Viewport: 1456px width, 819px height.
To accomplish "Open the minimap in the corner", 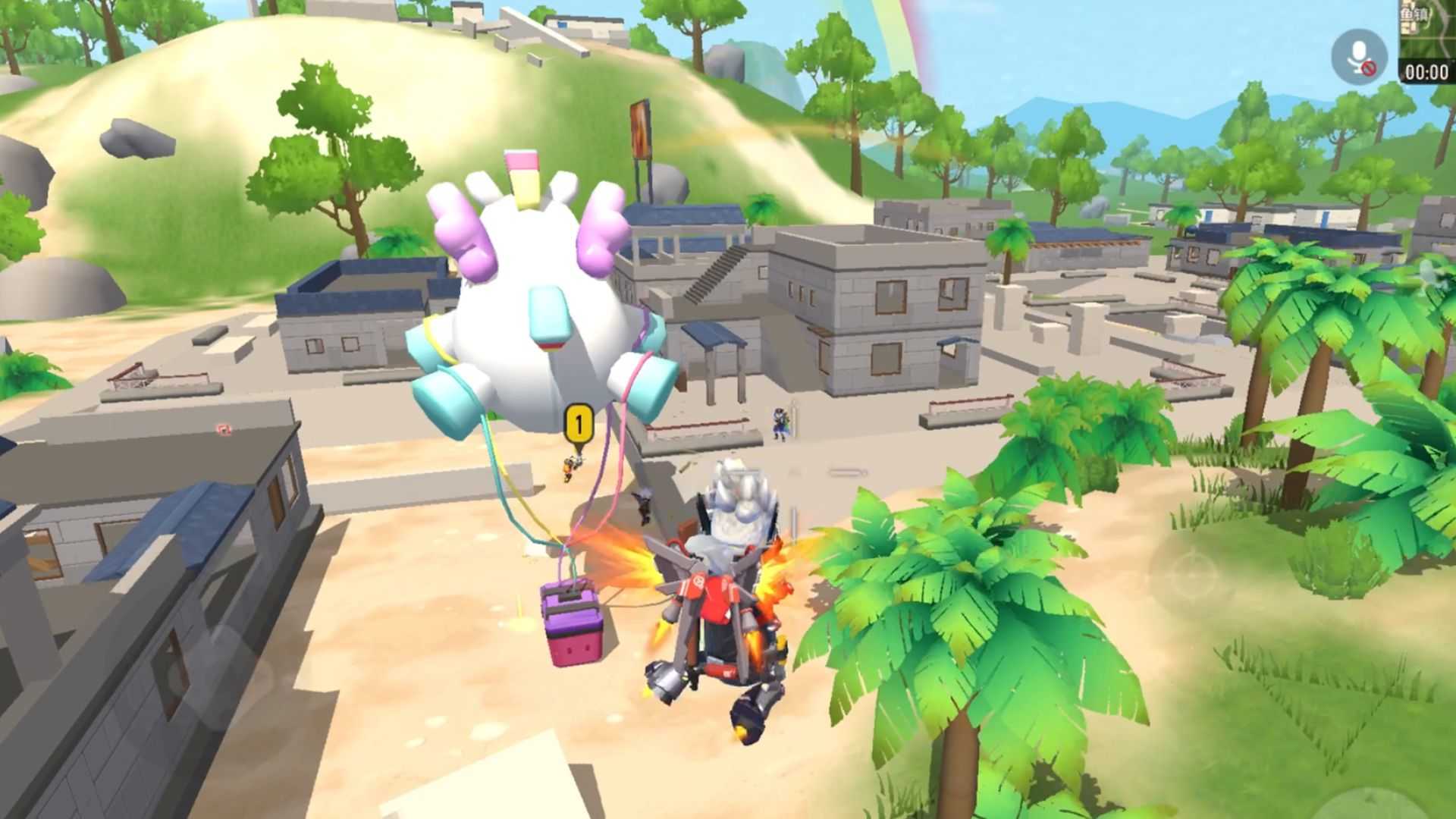I will point(1427,29).
